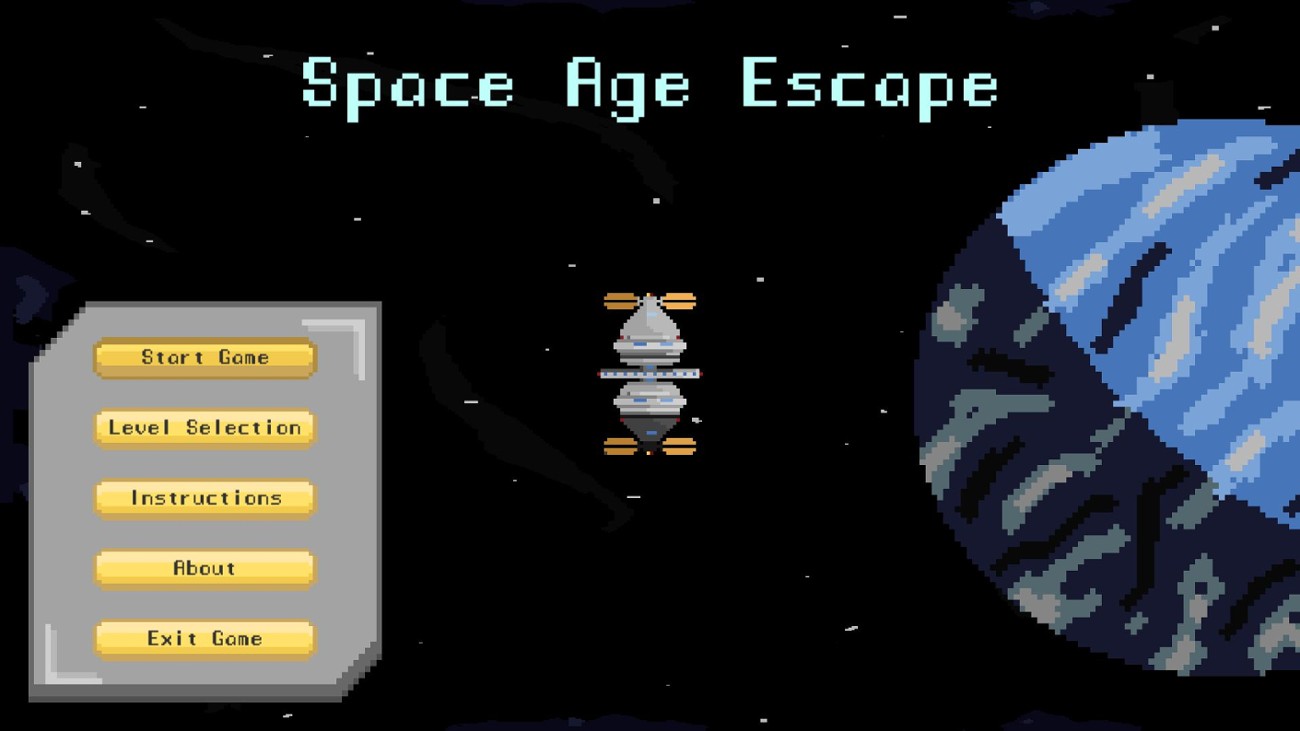Click the station's bottom-left solar panel
The image size is (1300, 731).
pyautogui.click(x=620, y=448)
